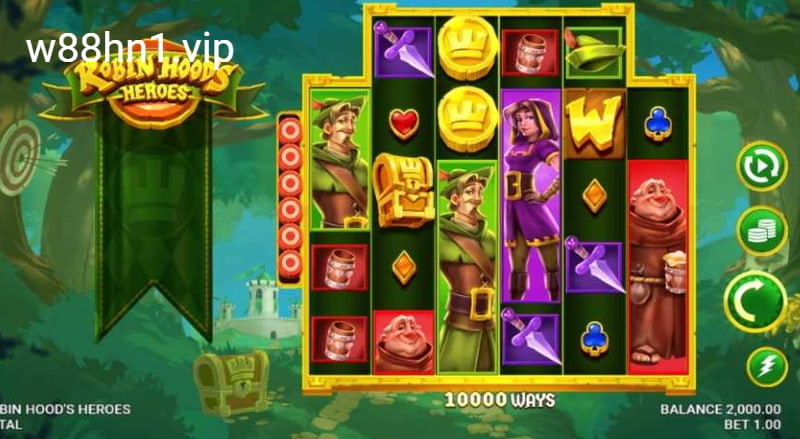Start the autoplay spins button
Viewport: 800px width, 439px height.
(x=762, y=165)
